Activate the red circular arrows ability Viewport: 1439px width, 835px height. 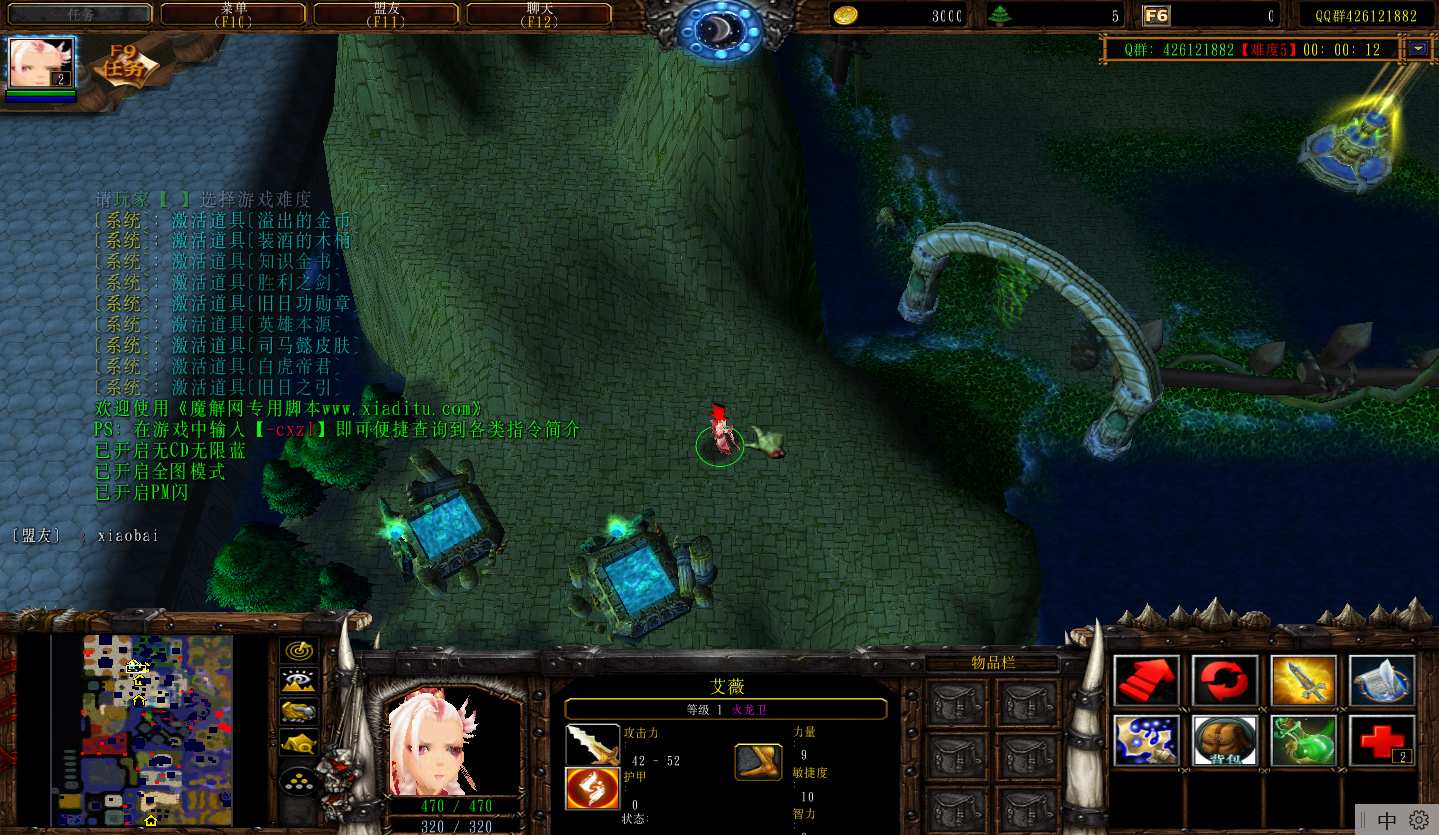pos(1225,681)
